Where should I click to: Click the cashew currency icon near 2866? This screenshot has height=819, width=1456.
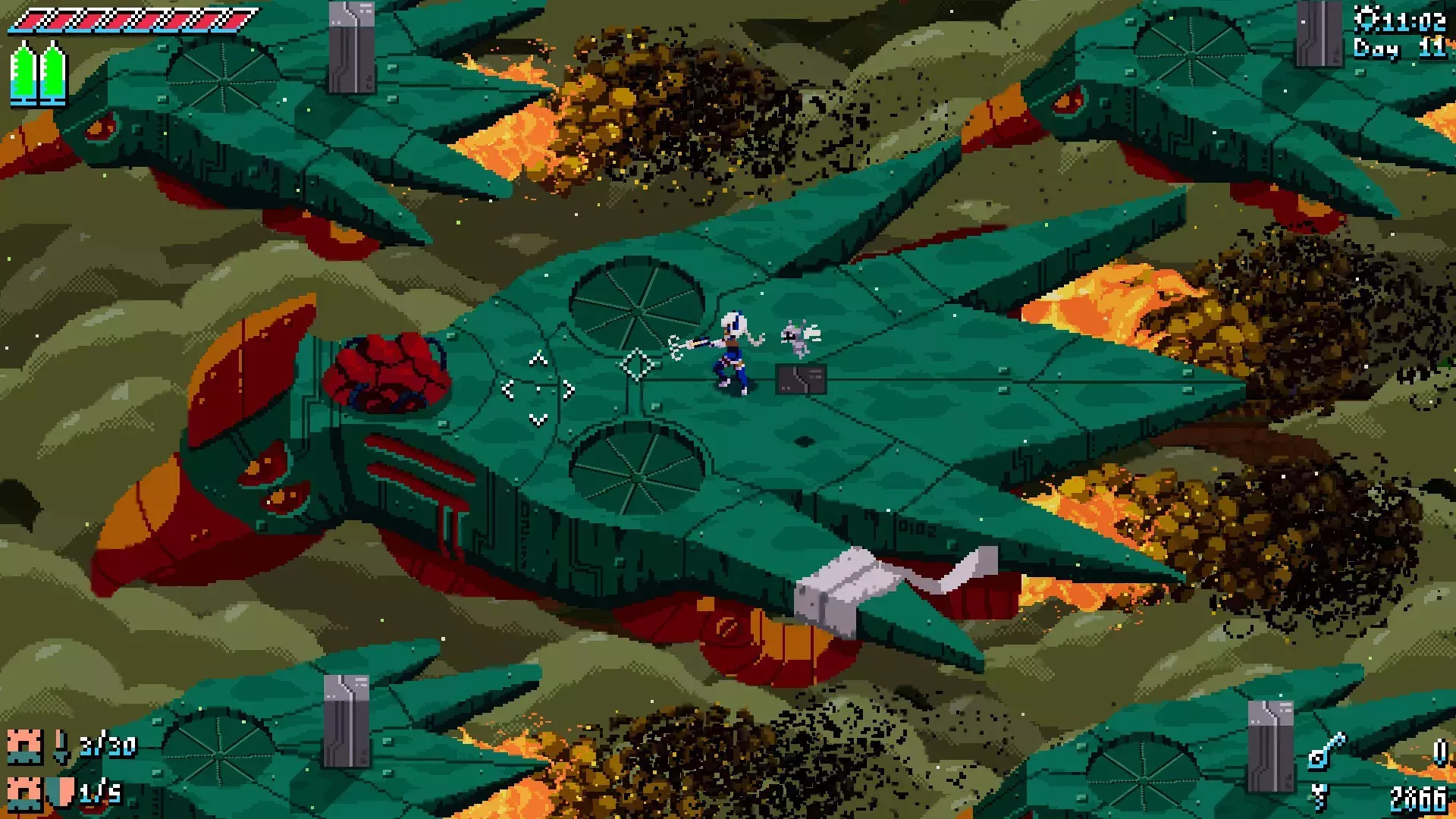(1319, 796)
